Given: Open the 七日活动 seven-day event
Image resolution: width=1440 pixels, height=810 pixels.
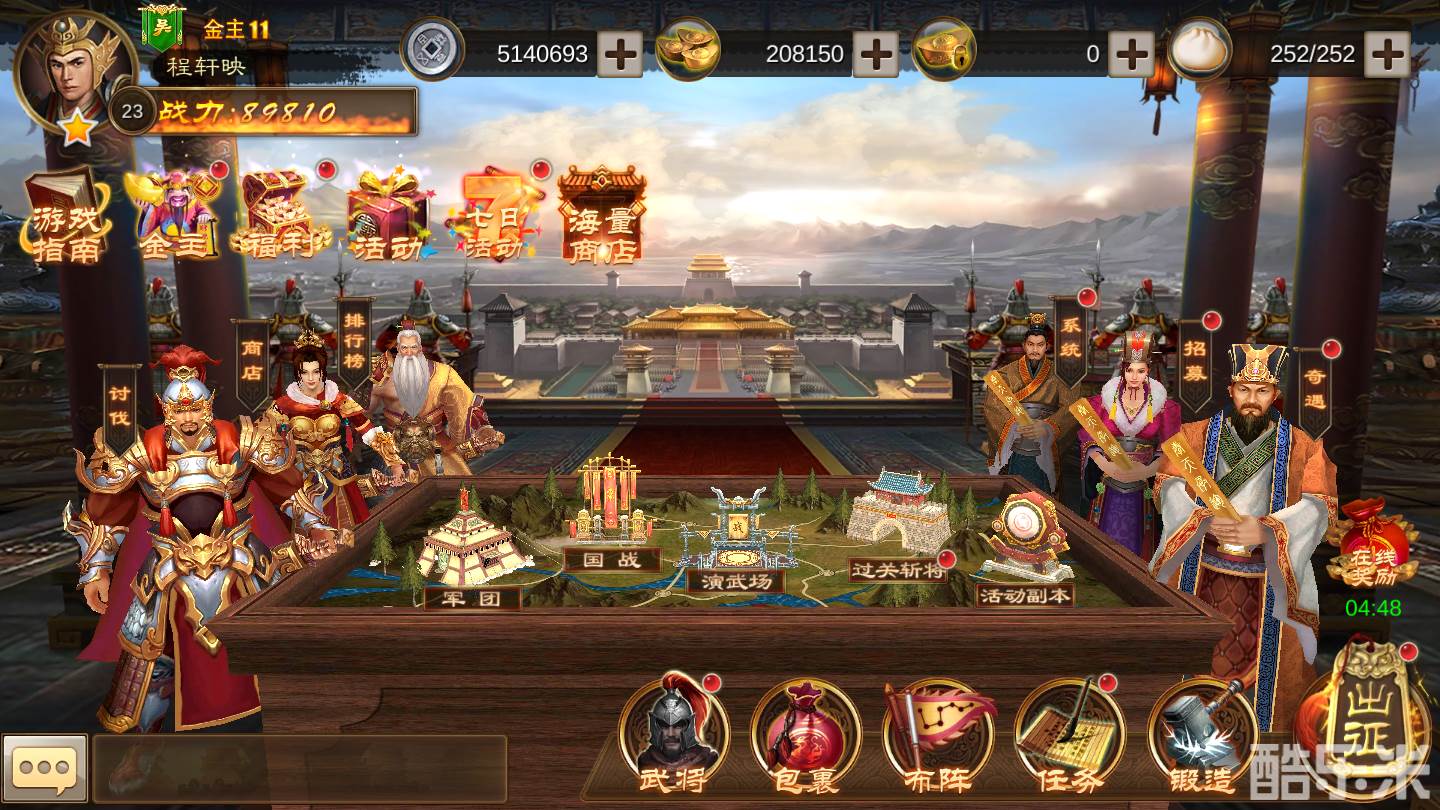Looking at the screenshot, I should (497, 217).
